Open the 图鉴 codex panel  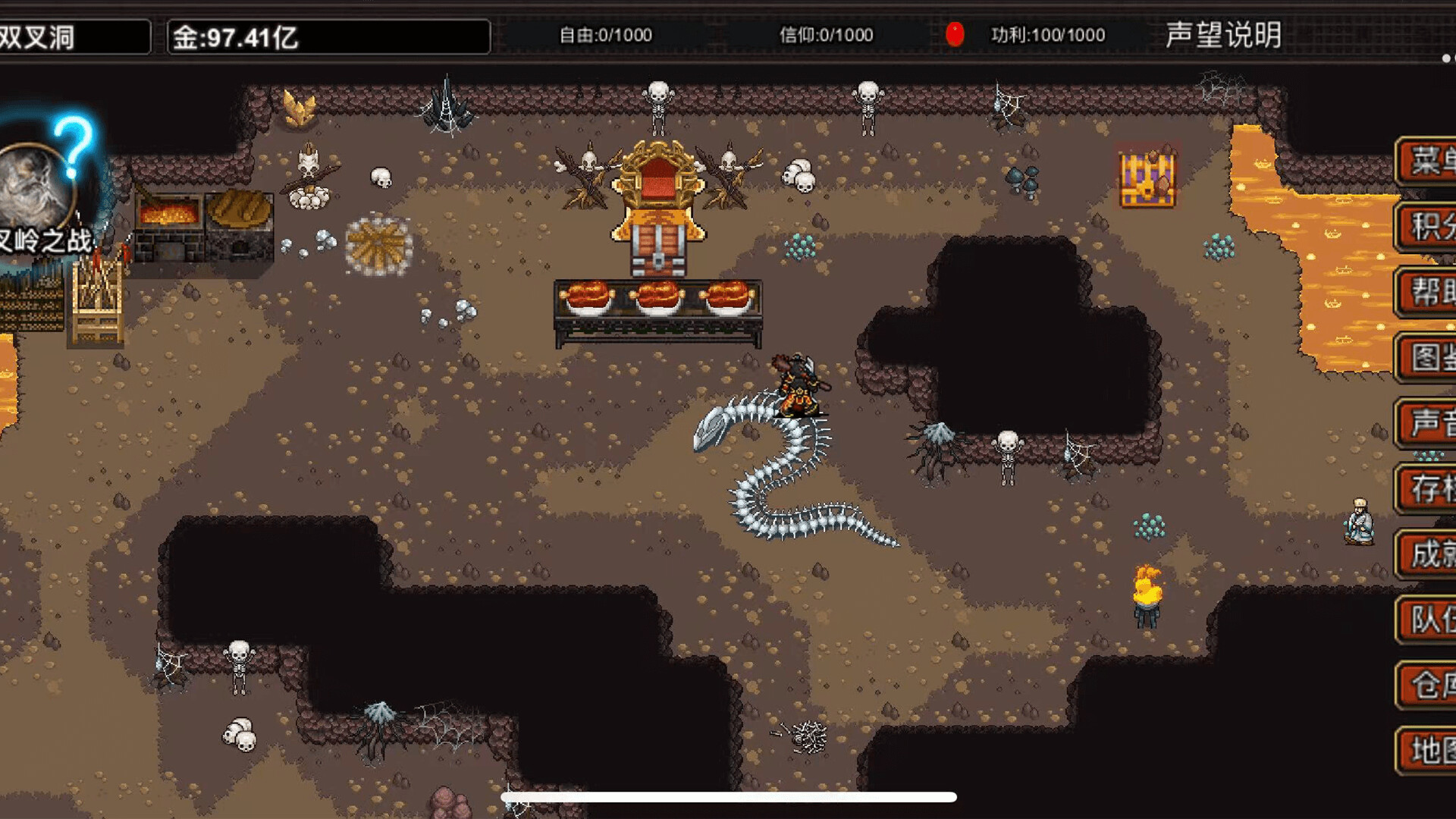tap(1433, 356)
